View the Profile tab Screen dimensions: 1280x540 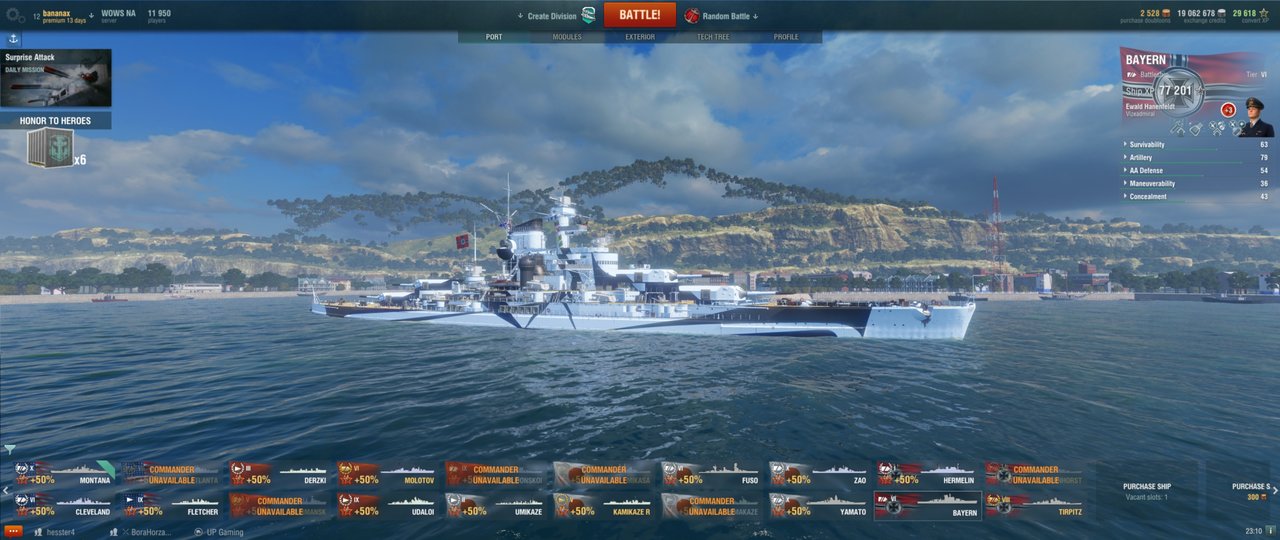(x=786, y=37)
